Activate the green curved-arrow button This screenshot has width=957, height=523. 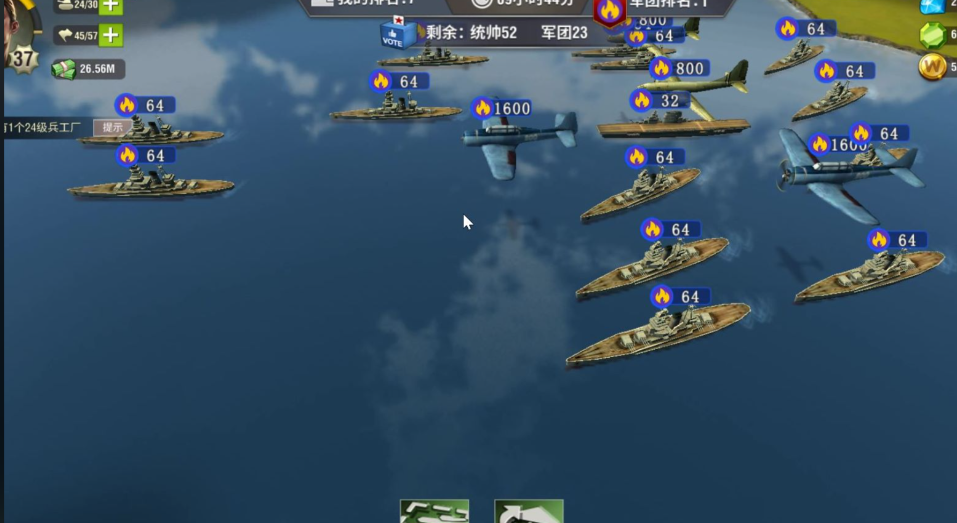(x=528, y=511)
